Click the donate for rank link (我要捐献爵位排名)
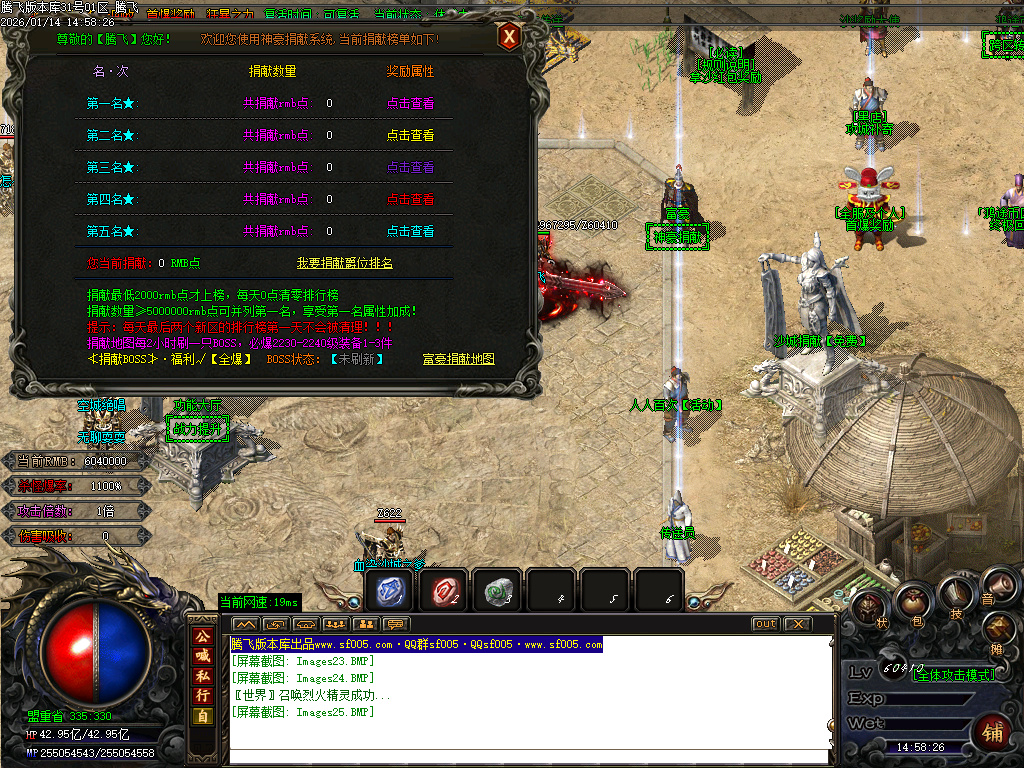 (344, 263)
